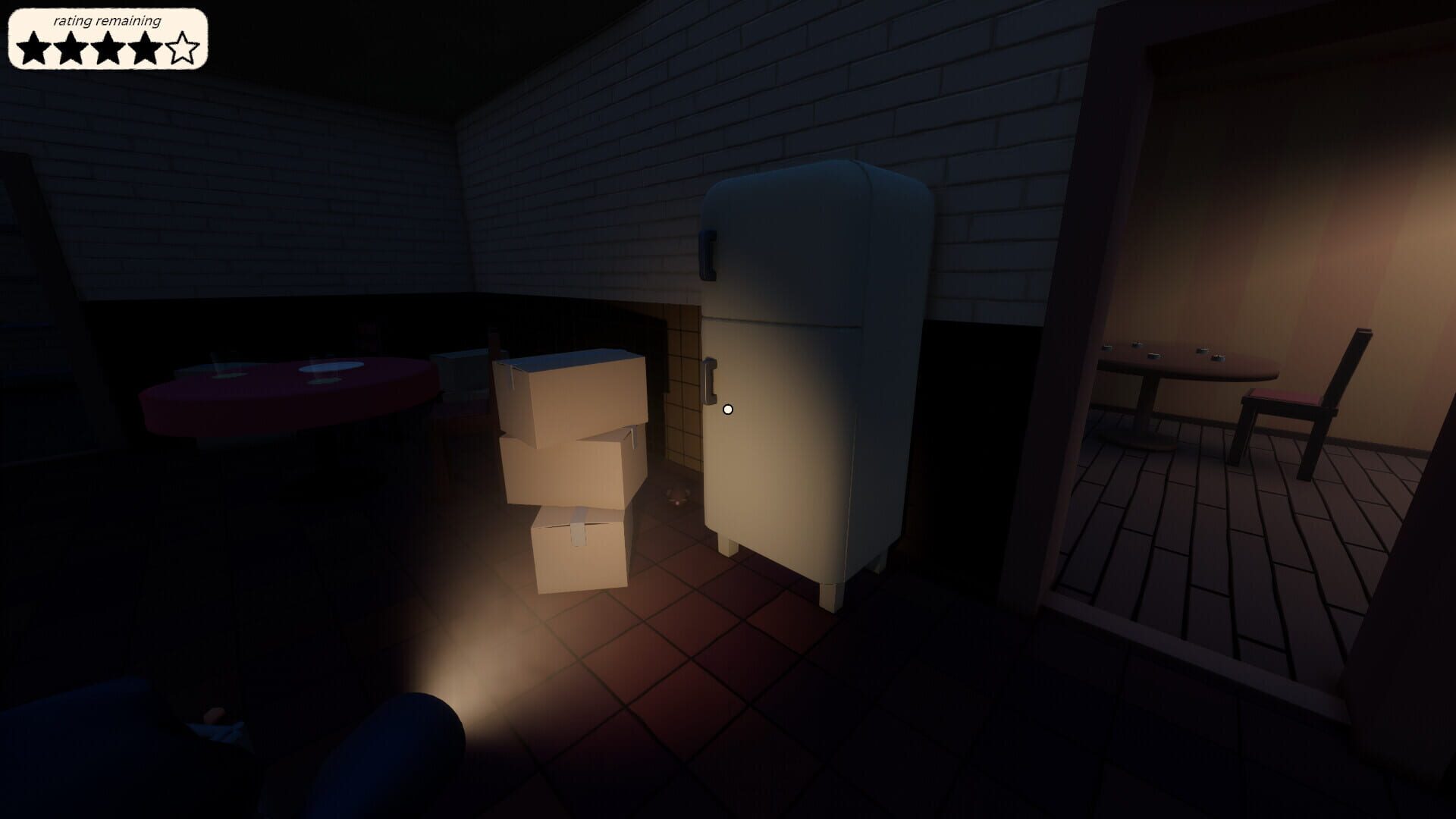Click the rating remaining panel header
1456x819 pixels.
[x=106, y=22]
